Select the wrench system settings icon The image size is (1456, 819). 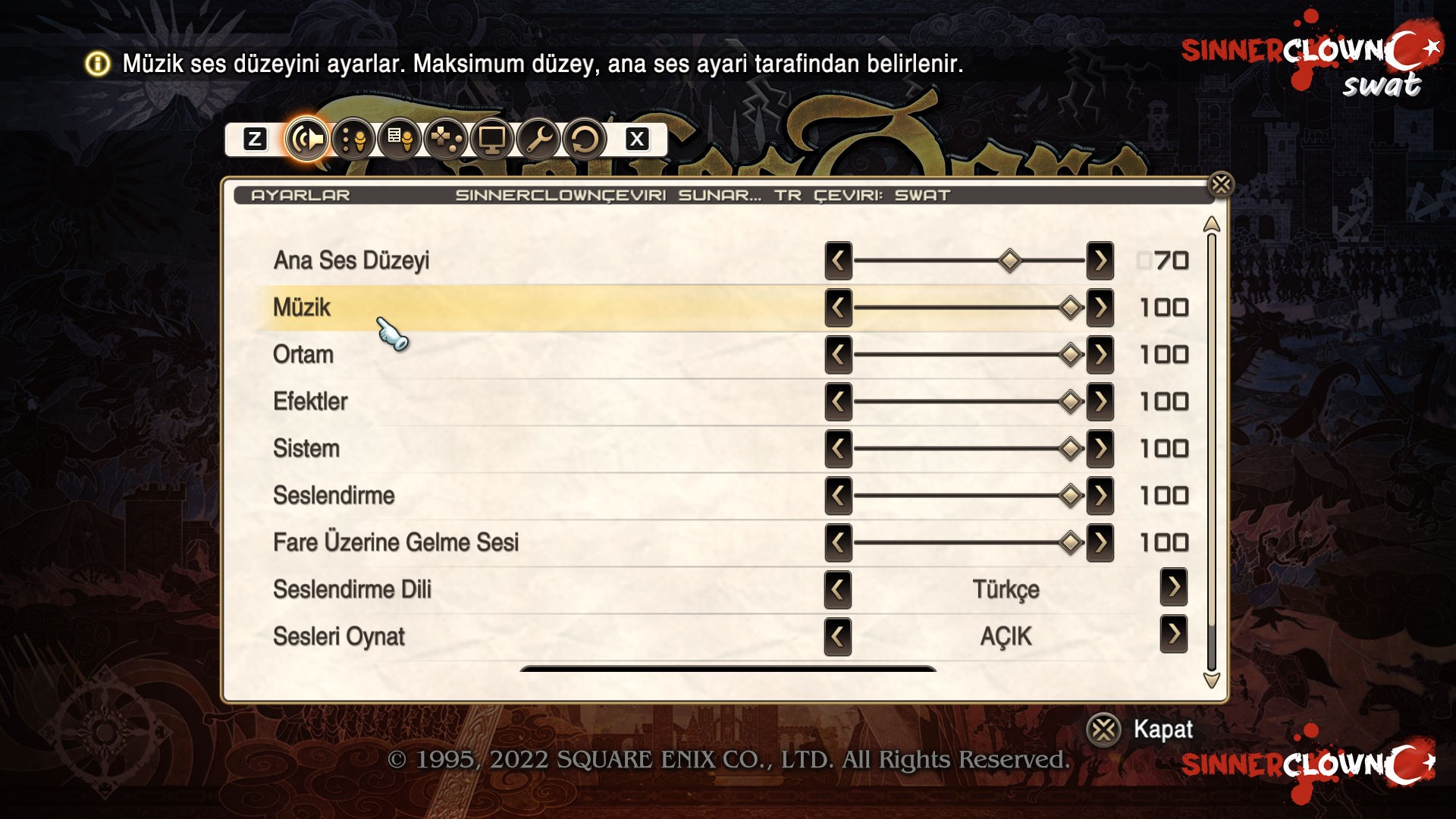pos(541,139)
